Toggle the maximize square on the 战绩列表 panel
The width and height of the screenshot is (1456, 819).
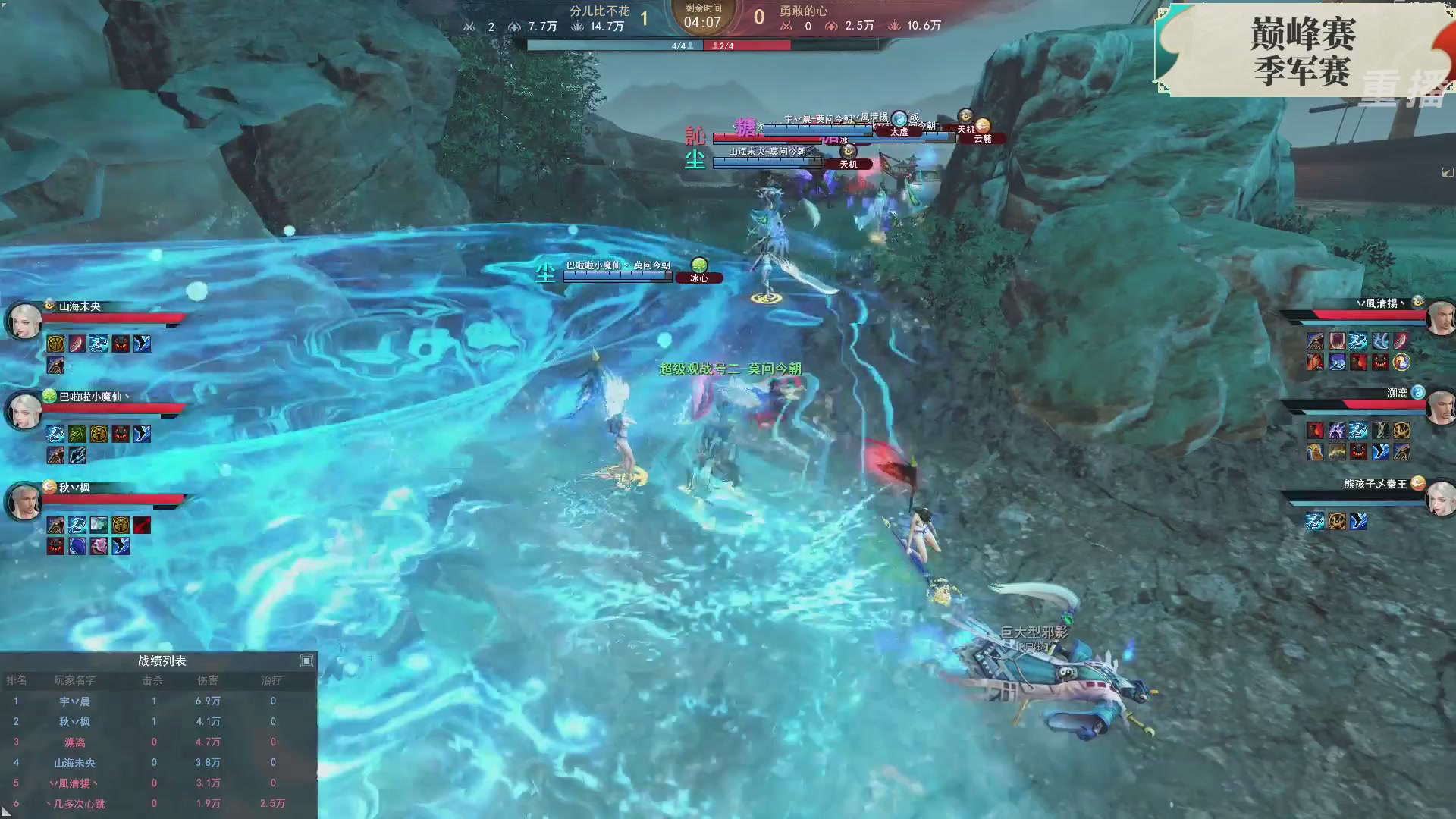(x=306, y=661)
